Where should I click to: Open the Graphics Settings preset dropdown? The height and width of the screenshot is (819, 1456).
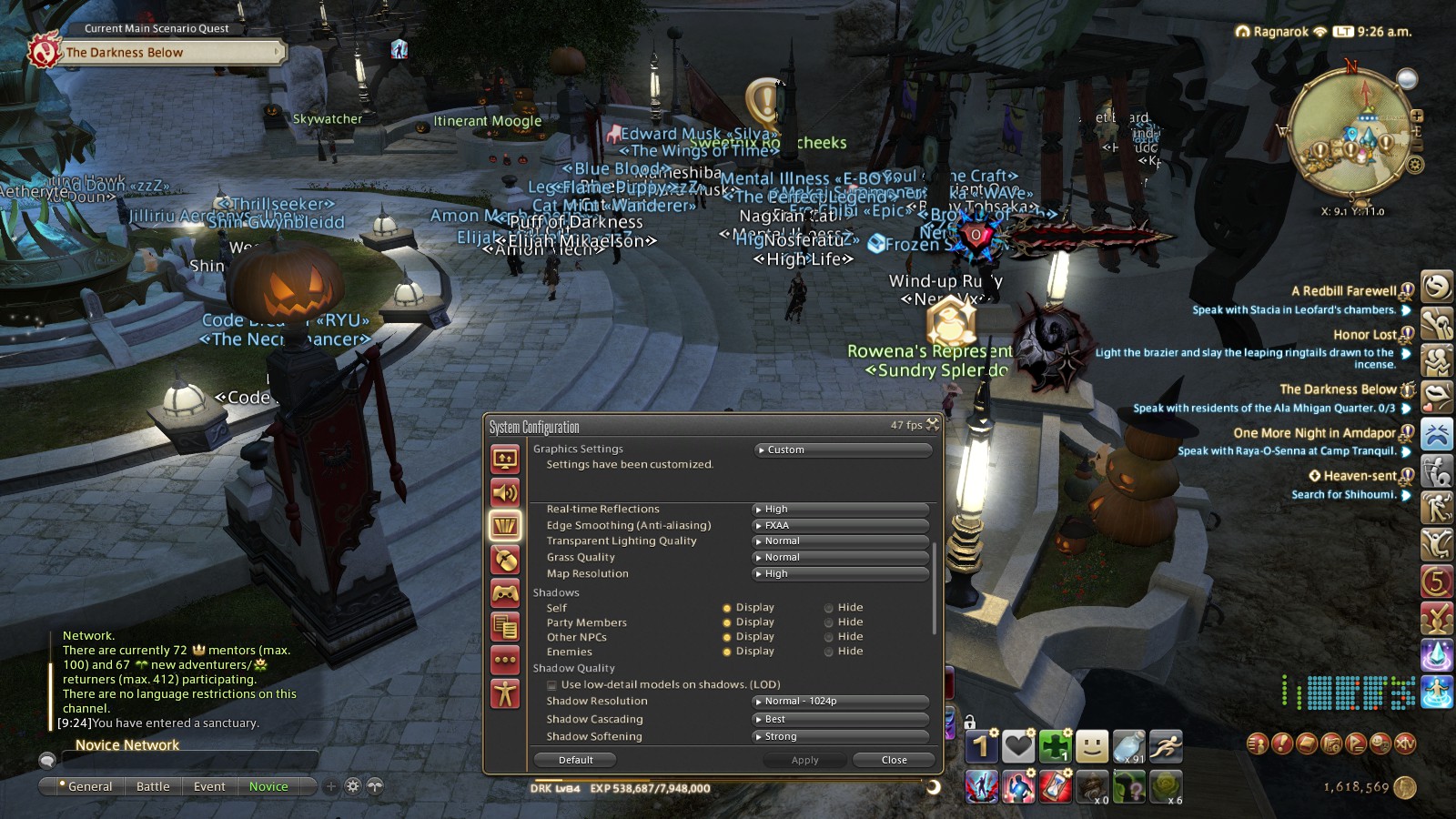[843, 450]
